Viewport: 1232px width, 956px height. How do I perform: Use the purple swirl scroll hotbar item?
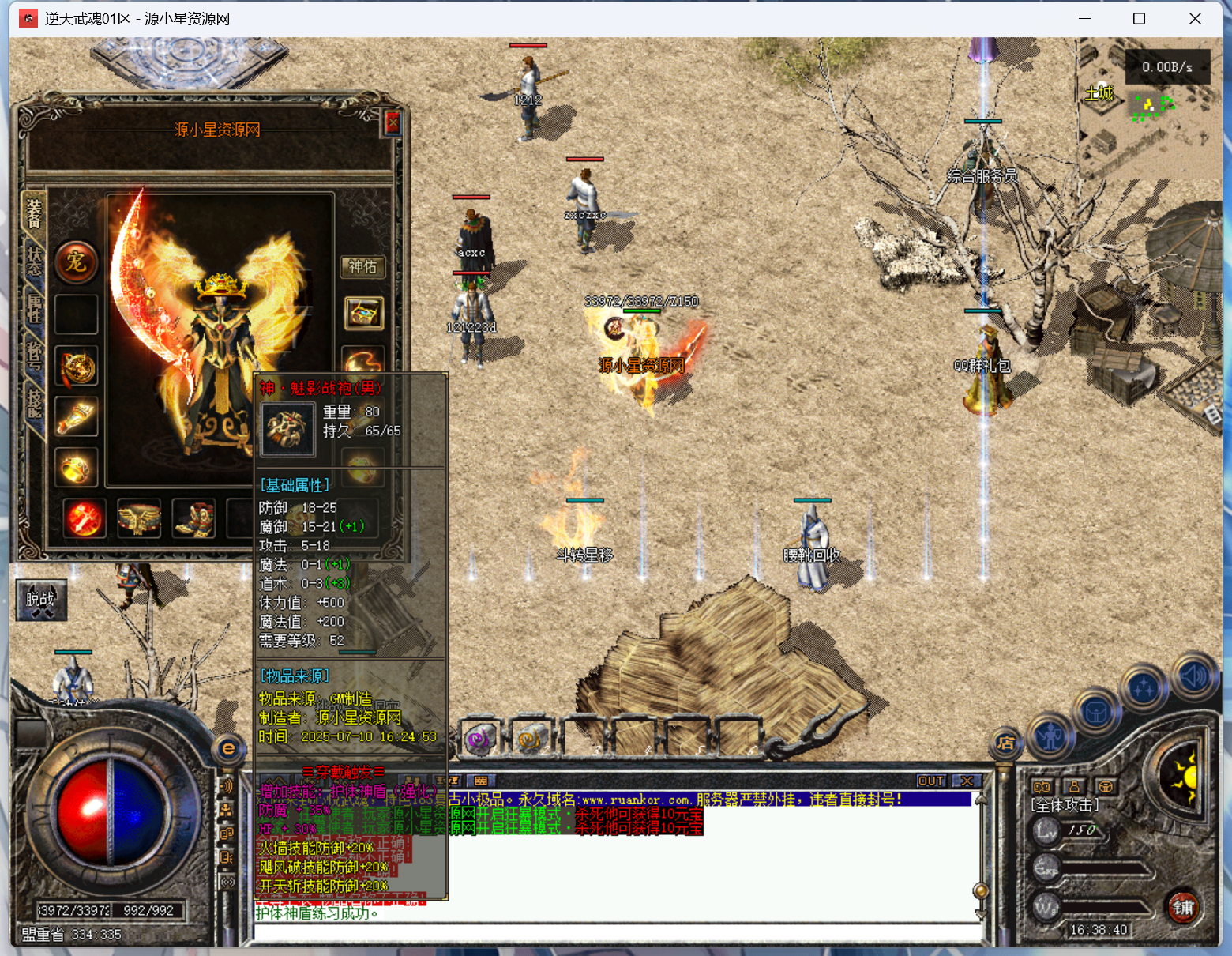(x=479, y=740)
